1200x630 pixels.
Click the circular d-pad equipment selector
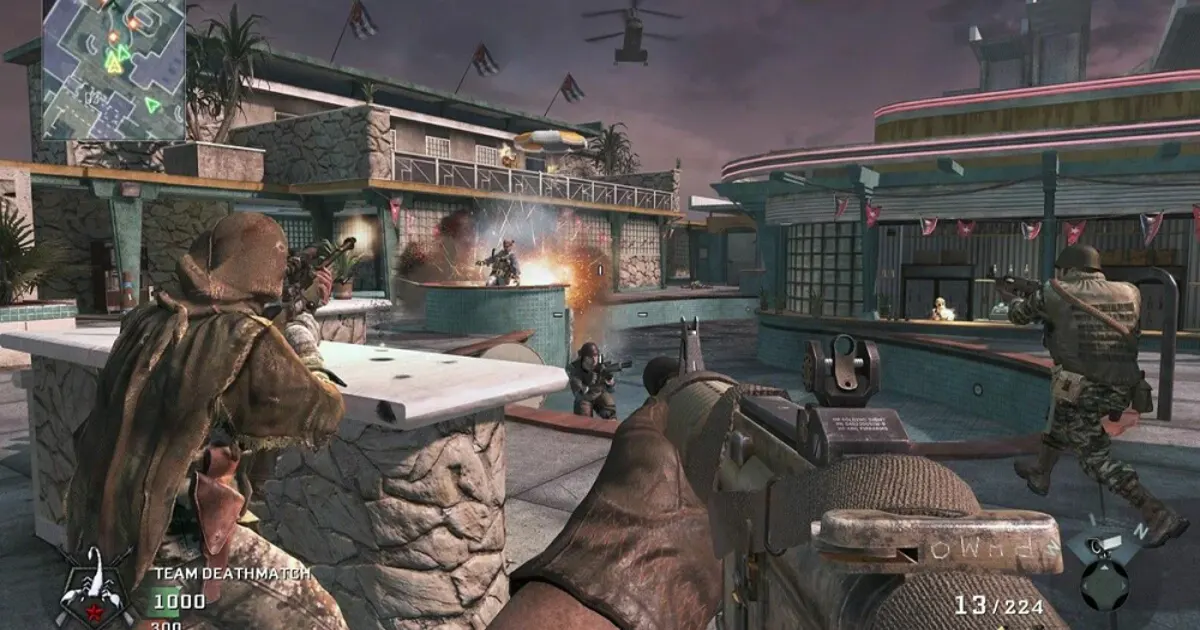point(1104,584)
